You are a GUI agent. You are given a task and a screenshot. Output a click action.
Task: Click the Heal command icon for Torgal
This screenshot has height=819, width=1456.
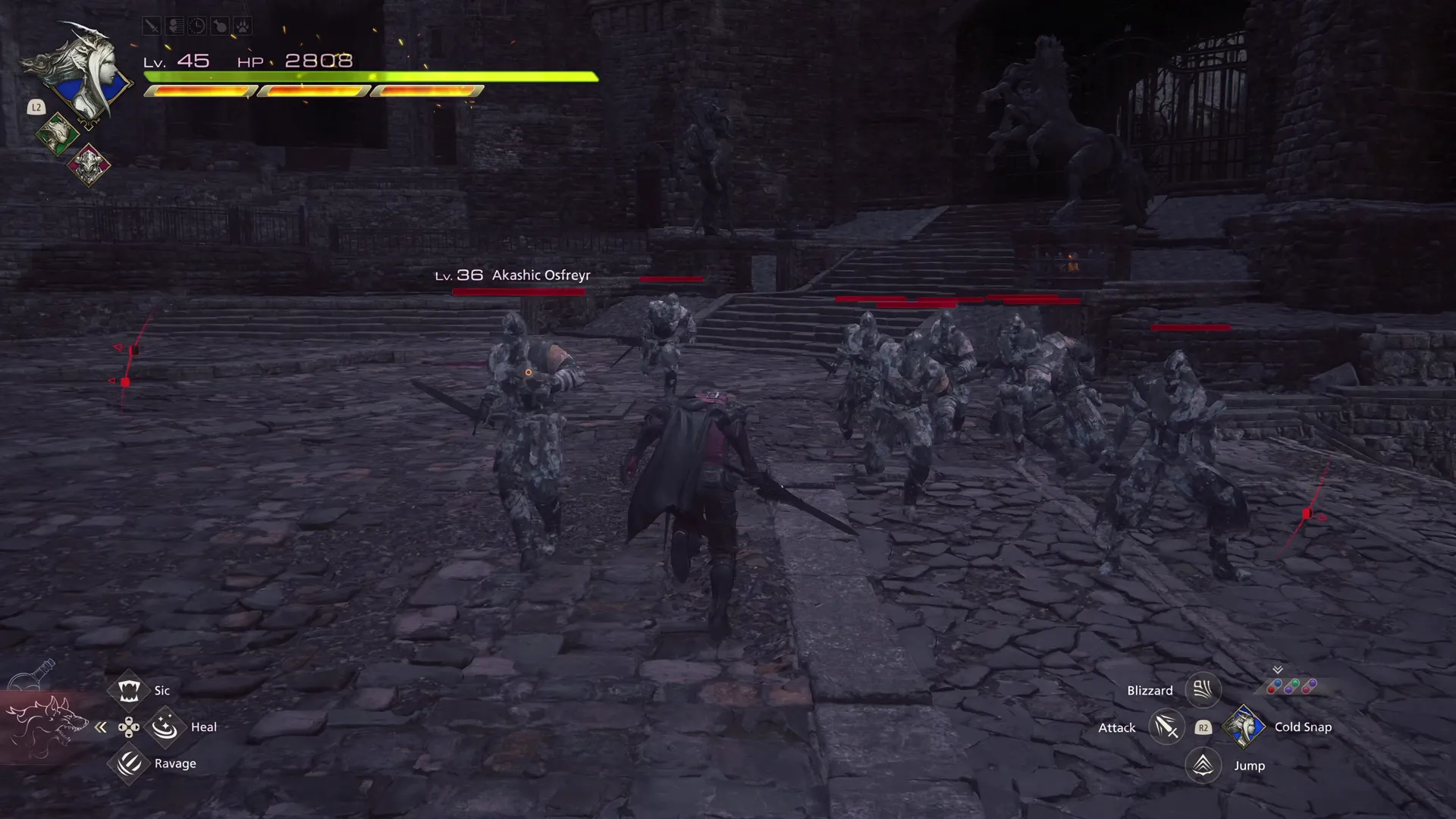click(x=165, y=726)
